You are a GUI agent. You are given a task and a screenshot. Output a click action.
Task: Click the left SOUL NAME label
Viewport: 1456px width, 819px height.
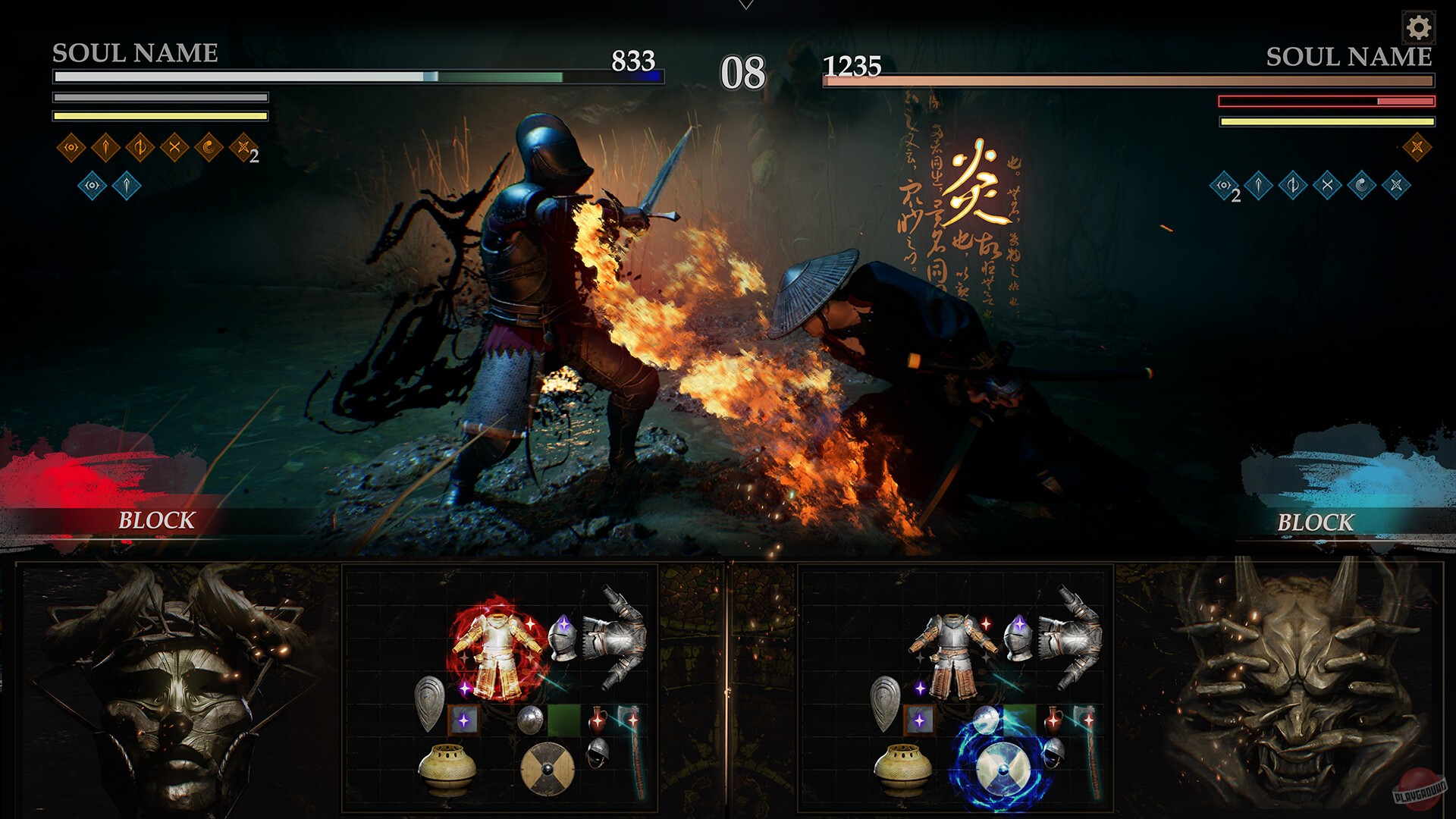133,53
